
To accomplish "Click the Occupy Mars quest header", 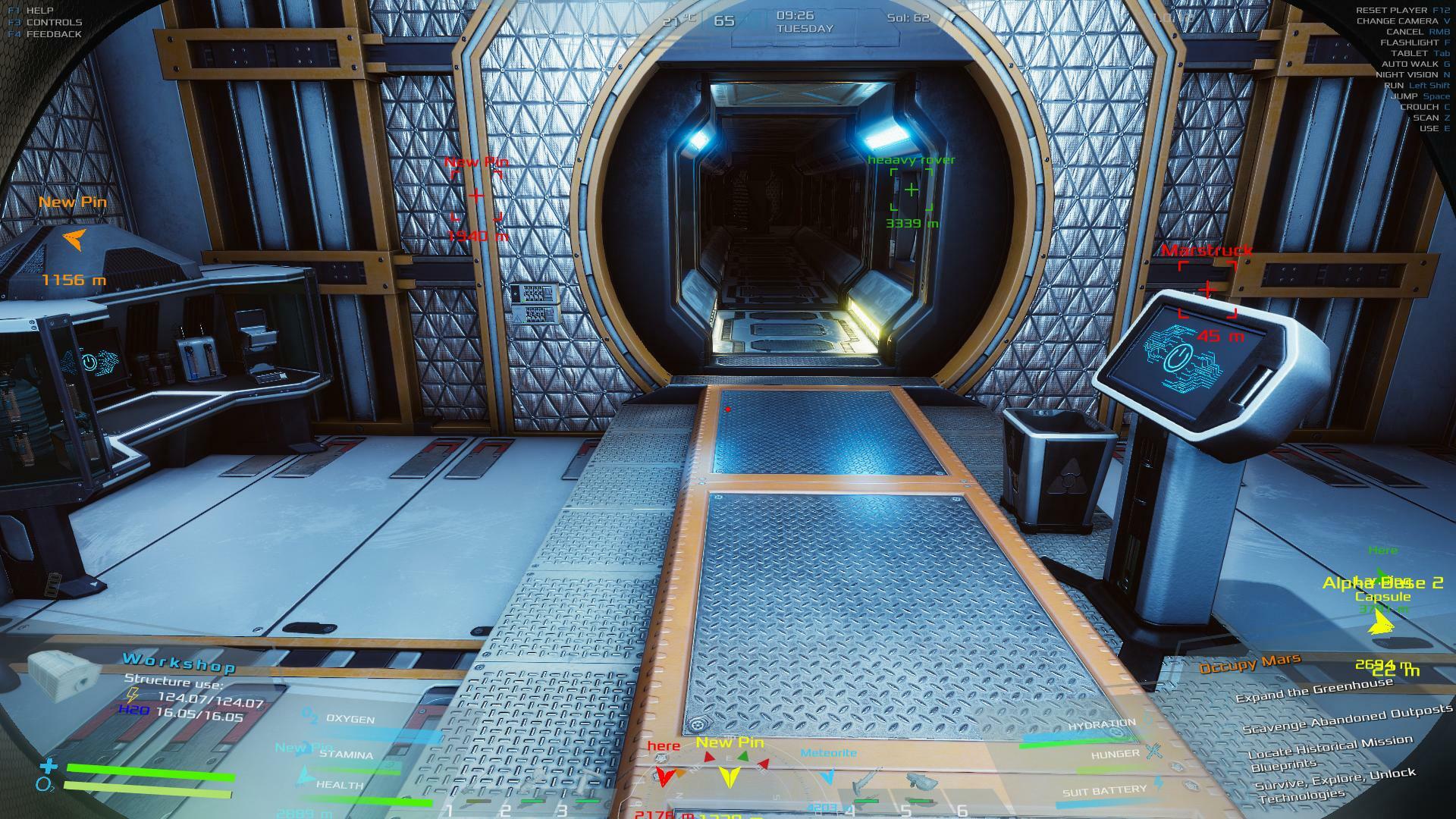I will (1249, 664).
